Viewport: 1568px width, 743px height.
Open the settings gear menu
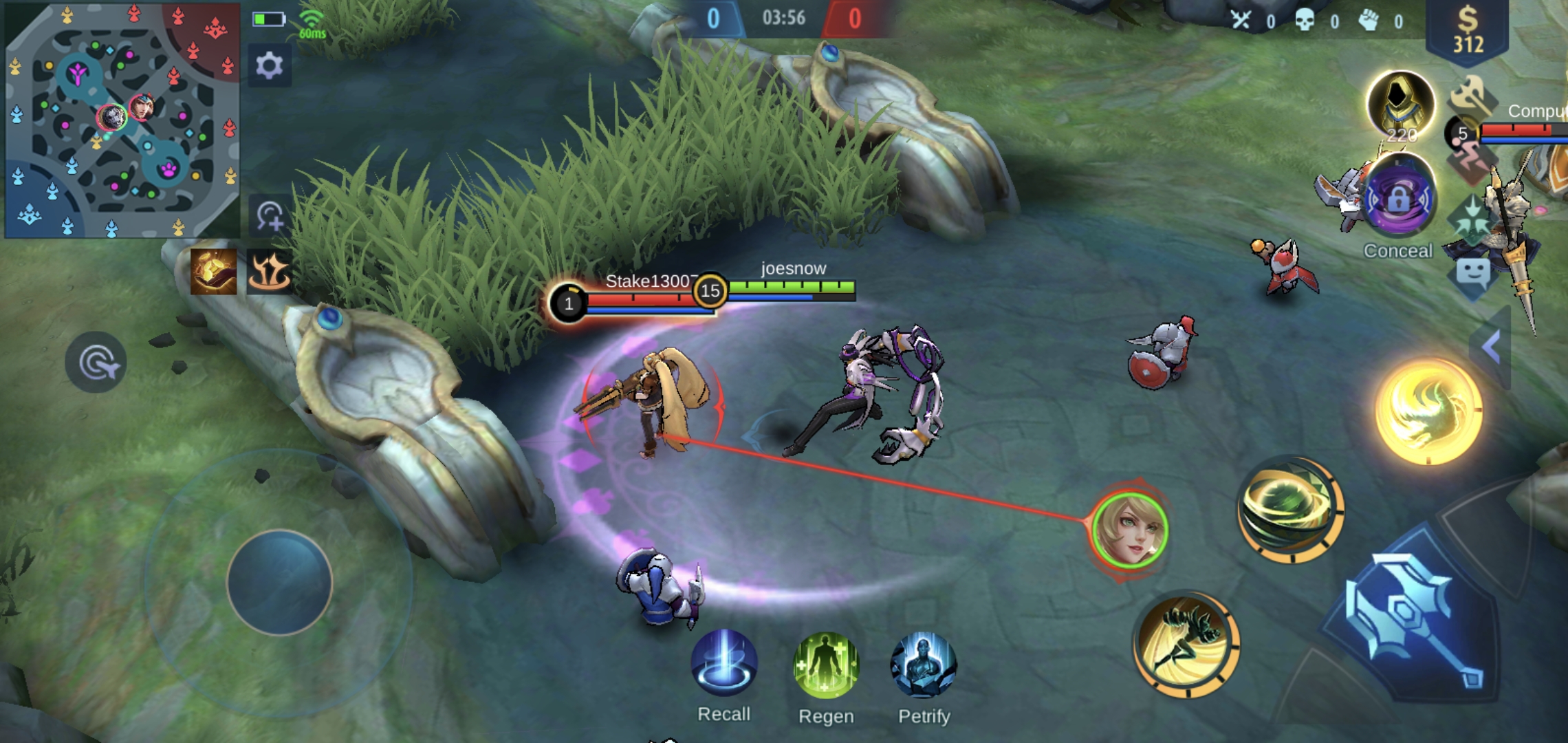(x=269, y=66)
